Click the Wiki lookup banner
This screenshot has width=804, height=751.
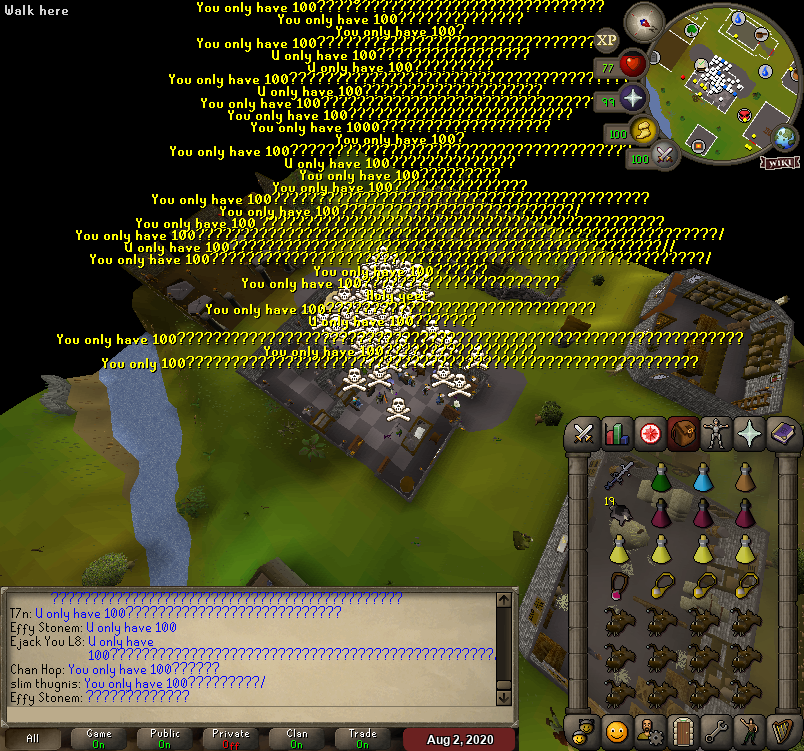point(778,163)
